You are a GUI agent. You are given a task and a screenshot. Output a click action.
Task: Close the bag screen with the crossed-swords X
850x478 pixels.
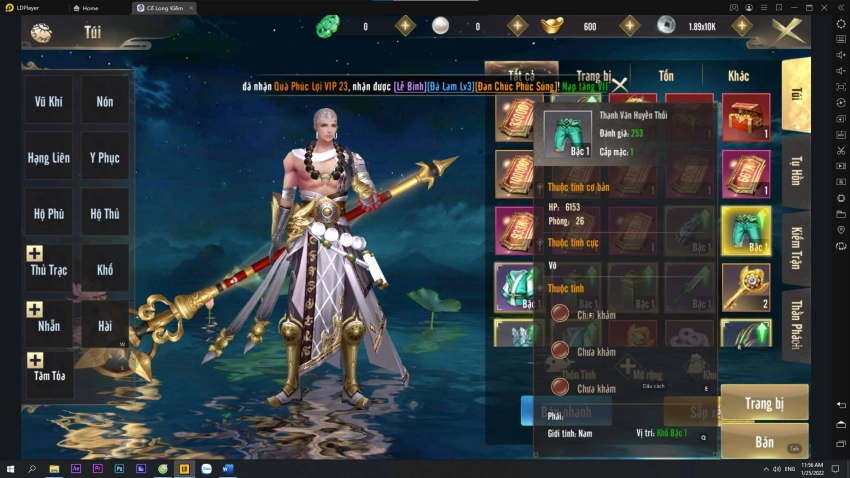[787, 31]
